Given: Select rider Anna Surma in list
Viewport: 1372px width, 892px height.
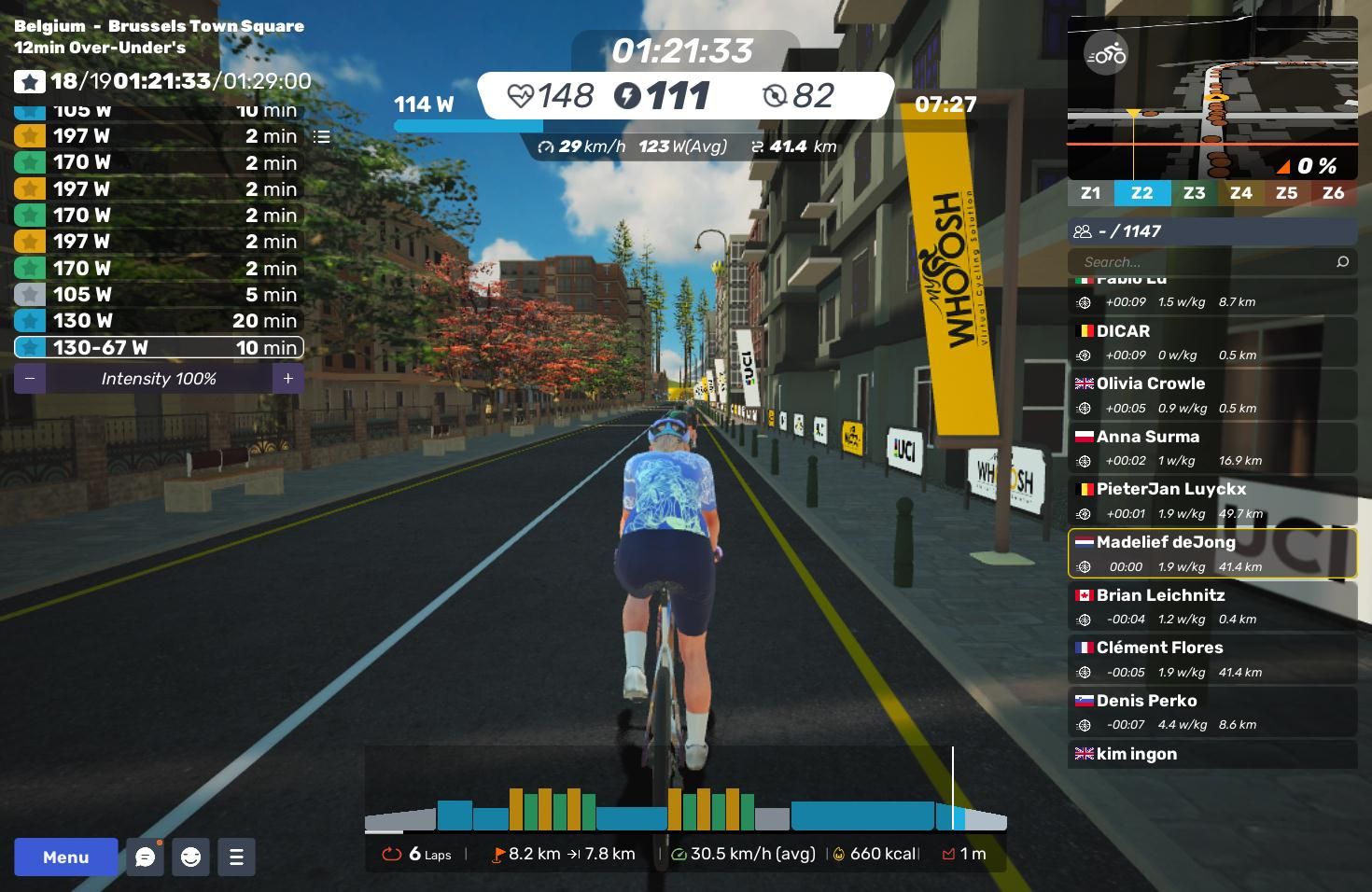Looking at the screenshot, I should 1211,448.
